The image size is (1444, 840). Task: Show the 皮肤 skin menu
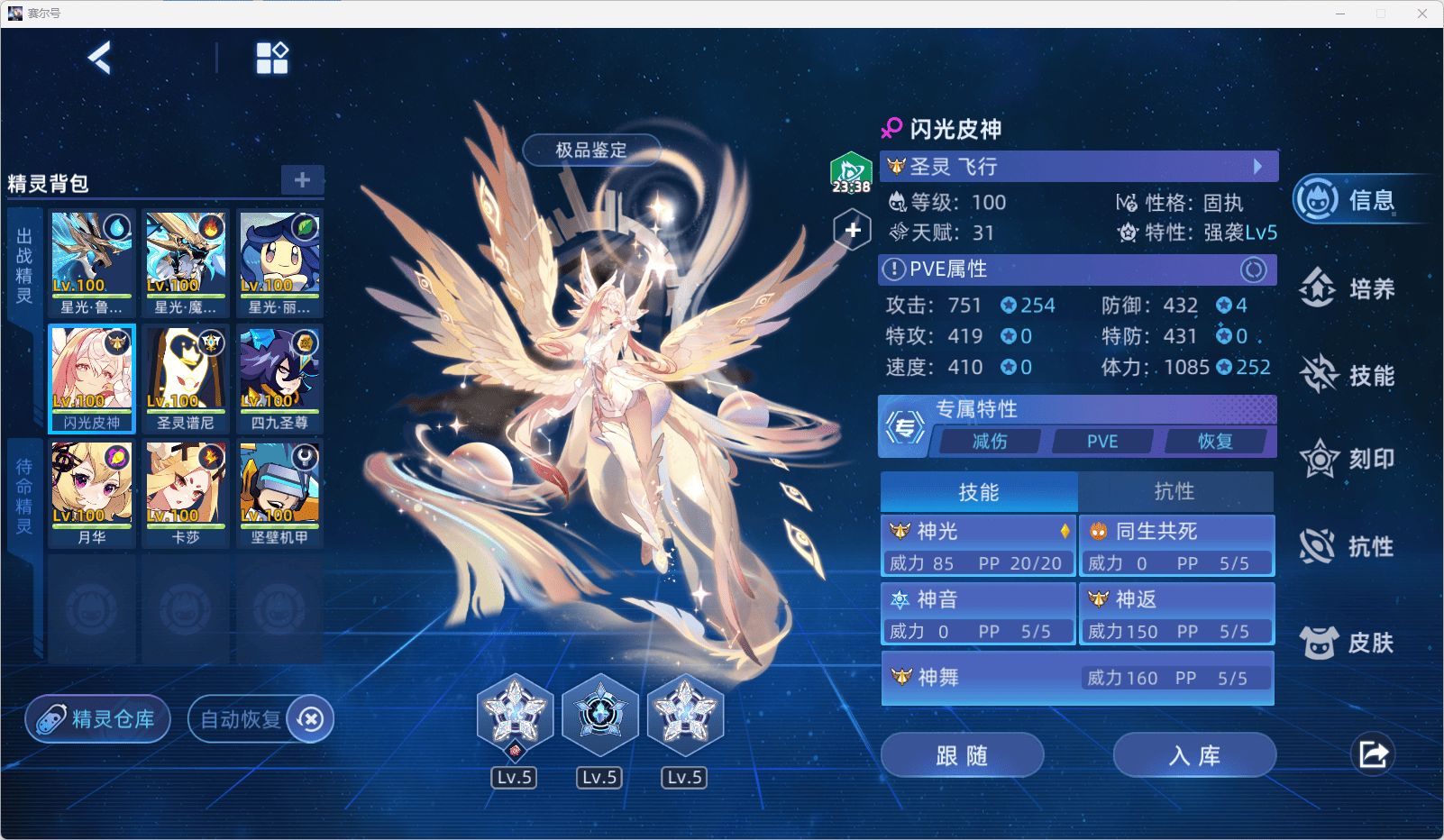pyautogui.click(x=1348, y=643)
